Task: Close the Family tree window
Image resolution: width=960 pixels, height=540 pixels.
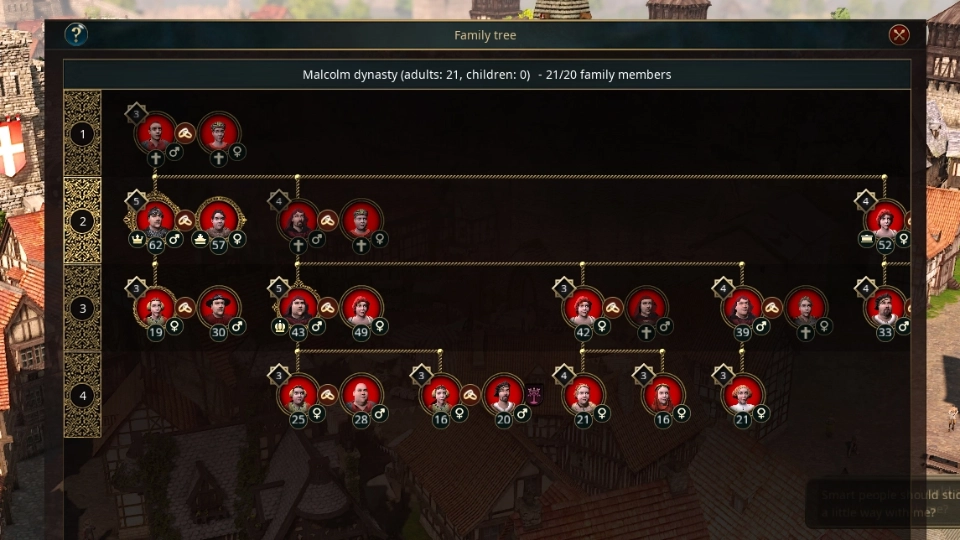Action: point(899,35)
